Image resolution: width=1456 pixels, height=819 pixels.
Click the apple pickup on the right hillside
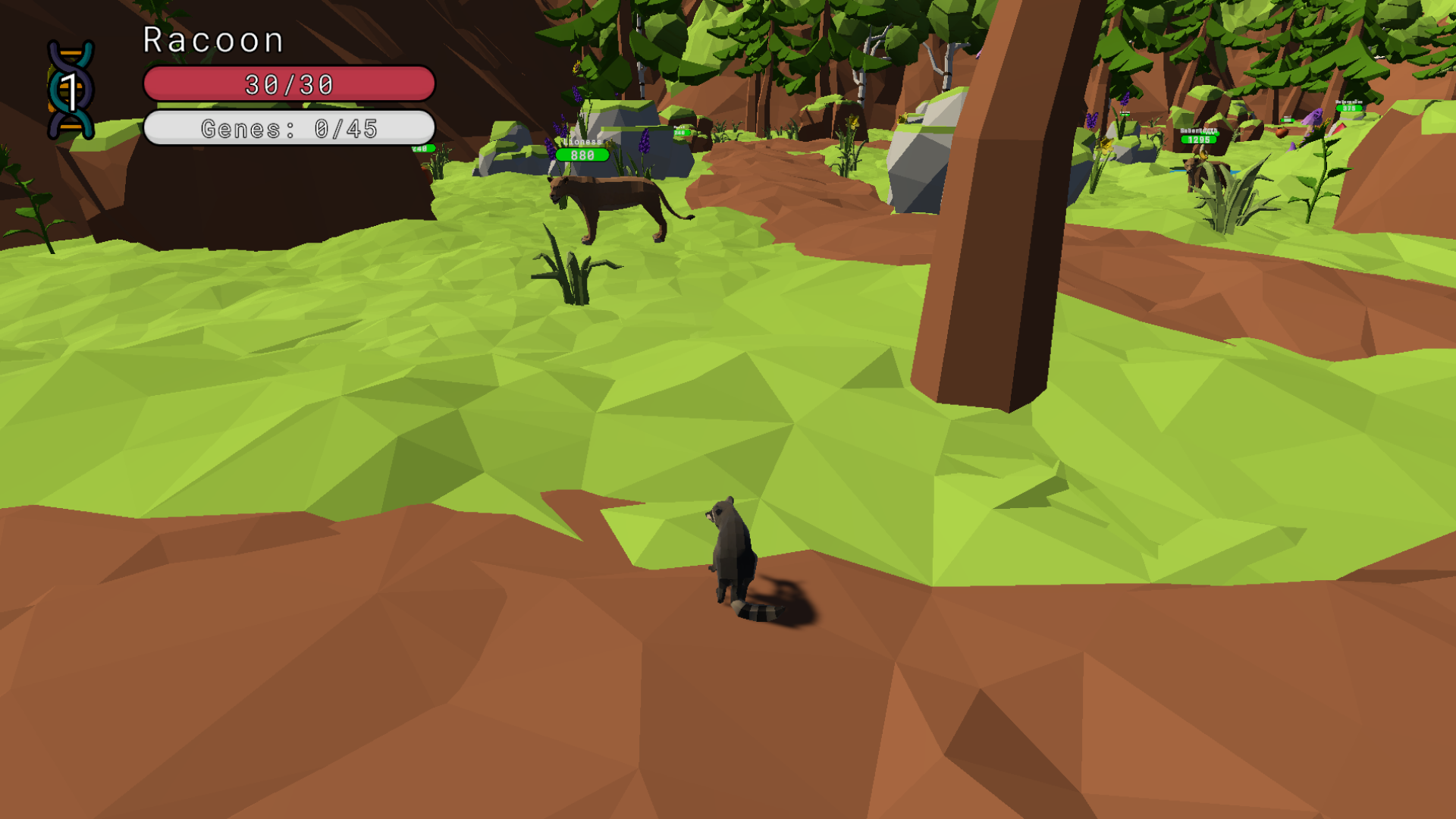pyautogui.click(x=1282, y=134)
